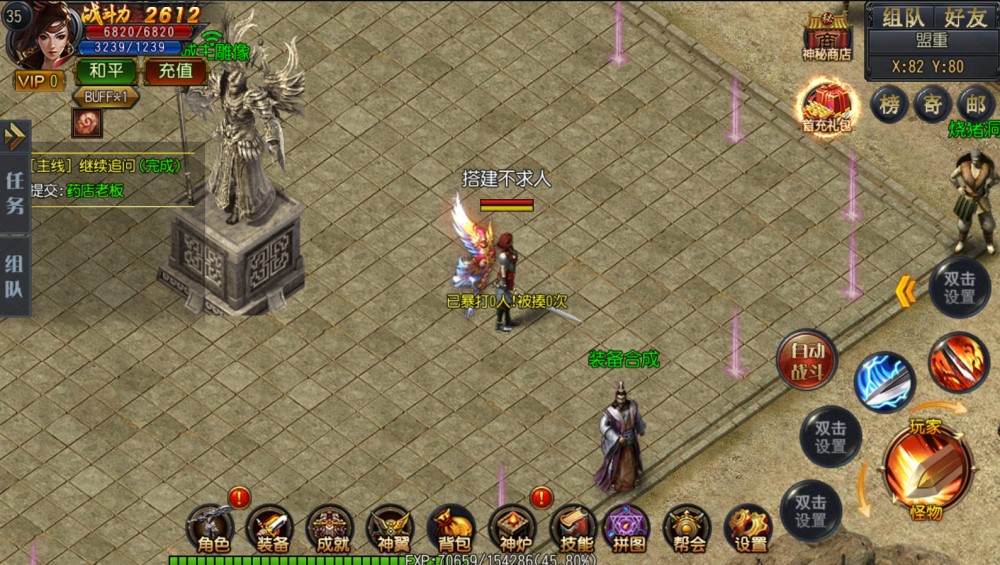Image resolution: width=1000 pixels, height=565 pixels.
Task: Open the 神秘商店 mystery shop
Action: coord(826,36)
